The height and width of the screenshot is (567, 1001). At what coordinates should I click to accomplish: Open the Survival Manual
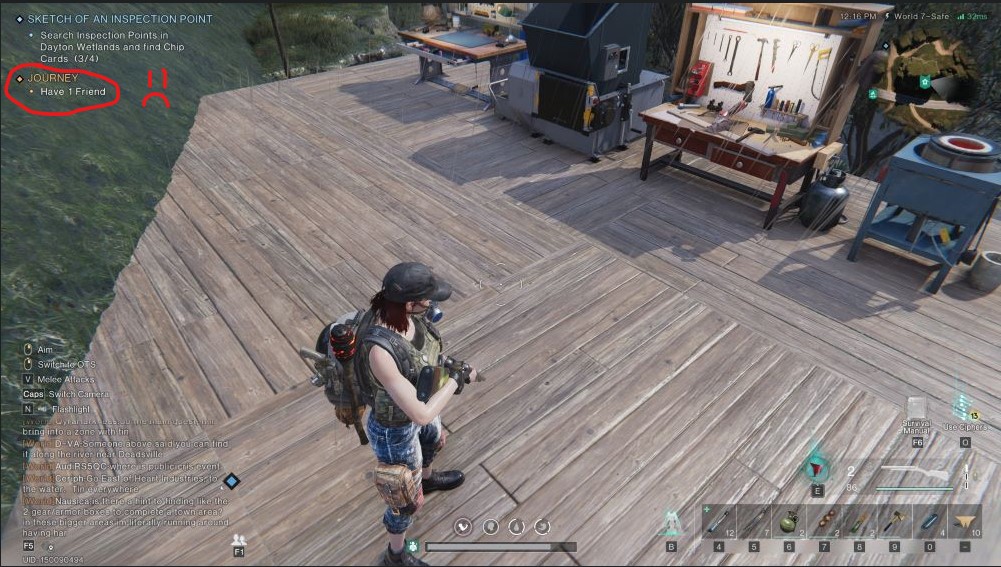(x=917, y=409)
